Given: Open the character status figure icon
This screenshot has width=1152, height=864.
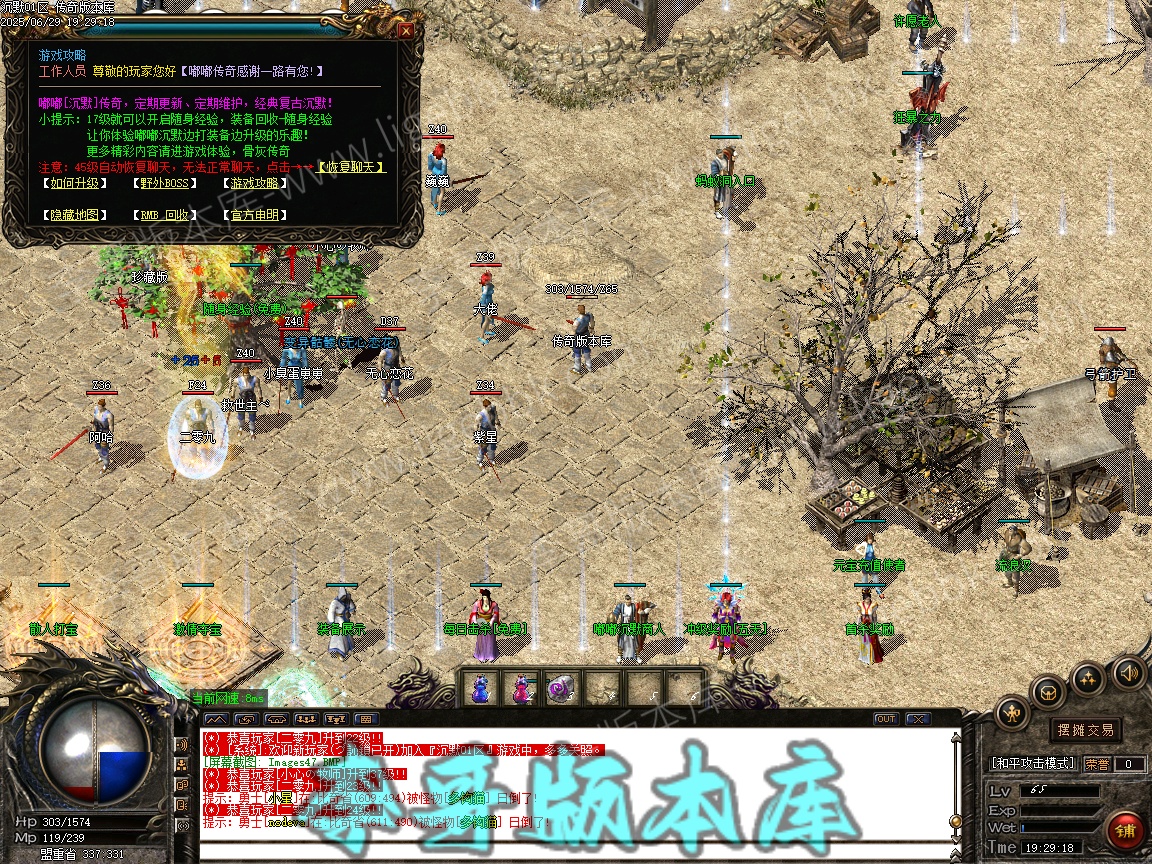Looking at the screenshot, I should (x=1013, y=713).
